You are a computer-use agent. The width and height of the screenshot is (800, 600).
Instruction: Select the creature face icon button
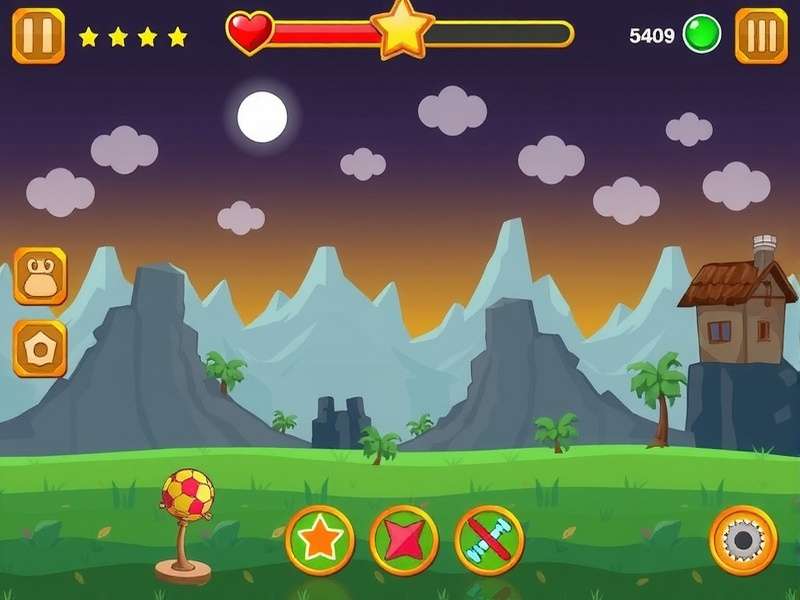(40, 276)
